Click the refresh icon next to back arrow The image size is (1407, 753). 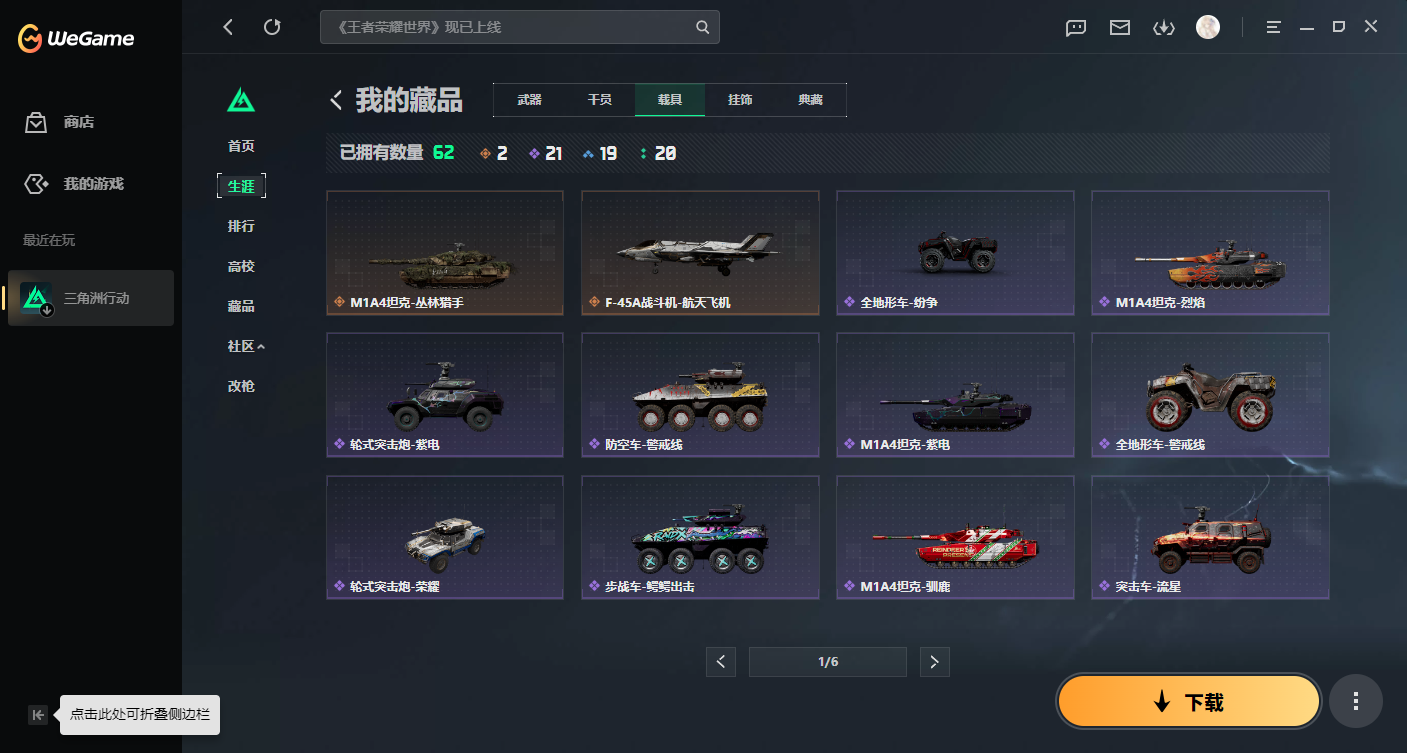(272, 27)
